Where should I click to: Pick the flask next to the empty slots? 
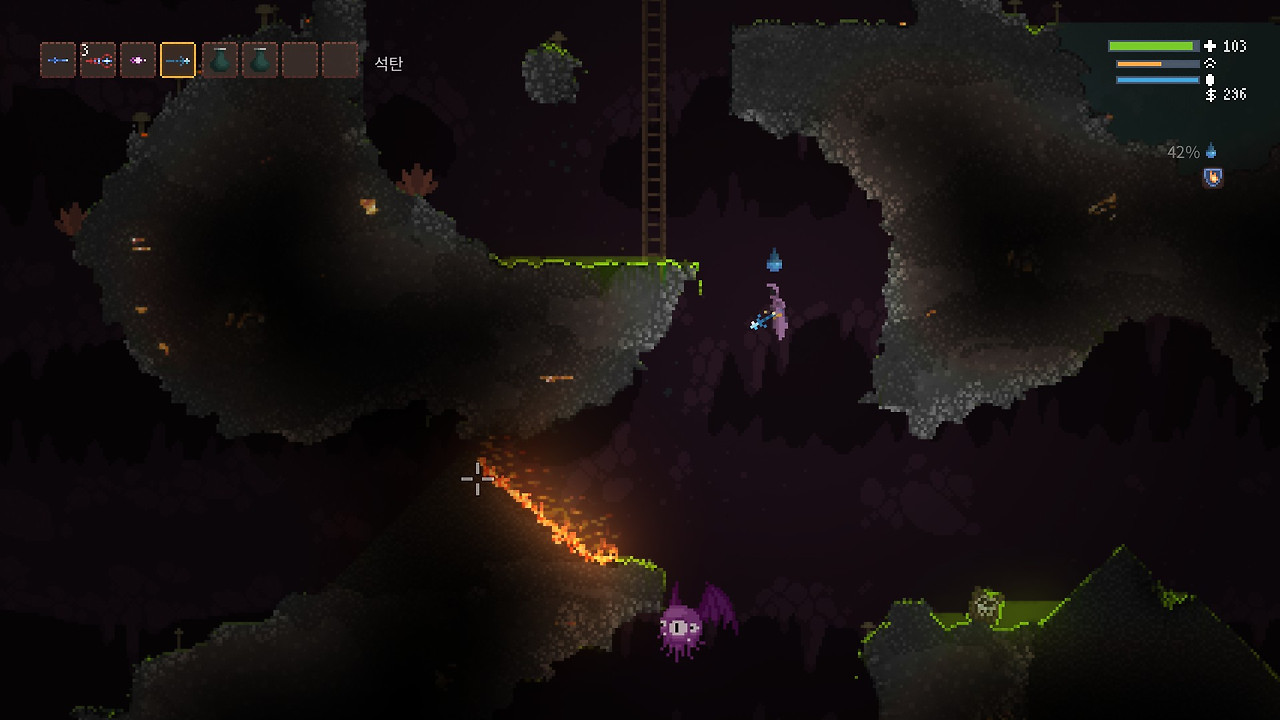tap(260, 61)
